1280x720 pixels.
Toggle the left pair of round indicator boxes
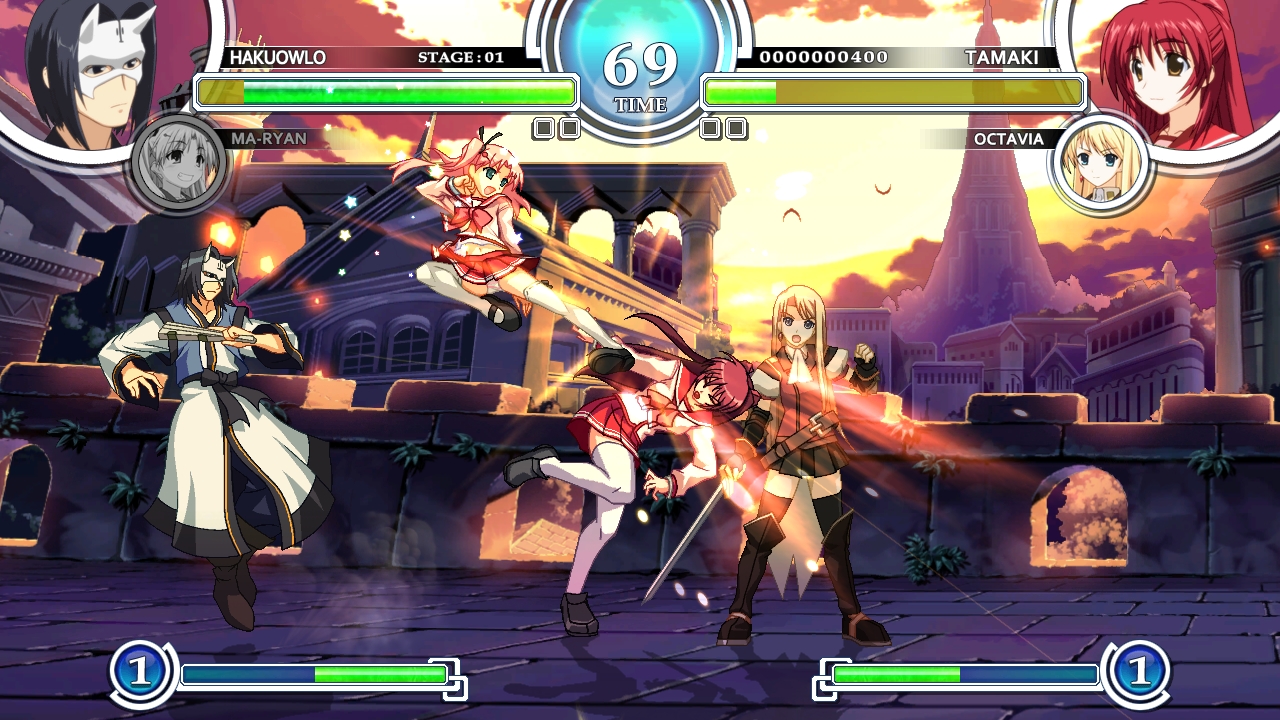[558, 127]
